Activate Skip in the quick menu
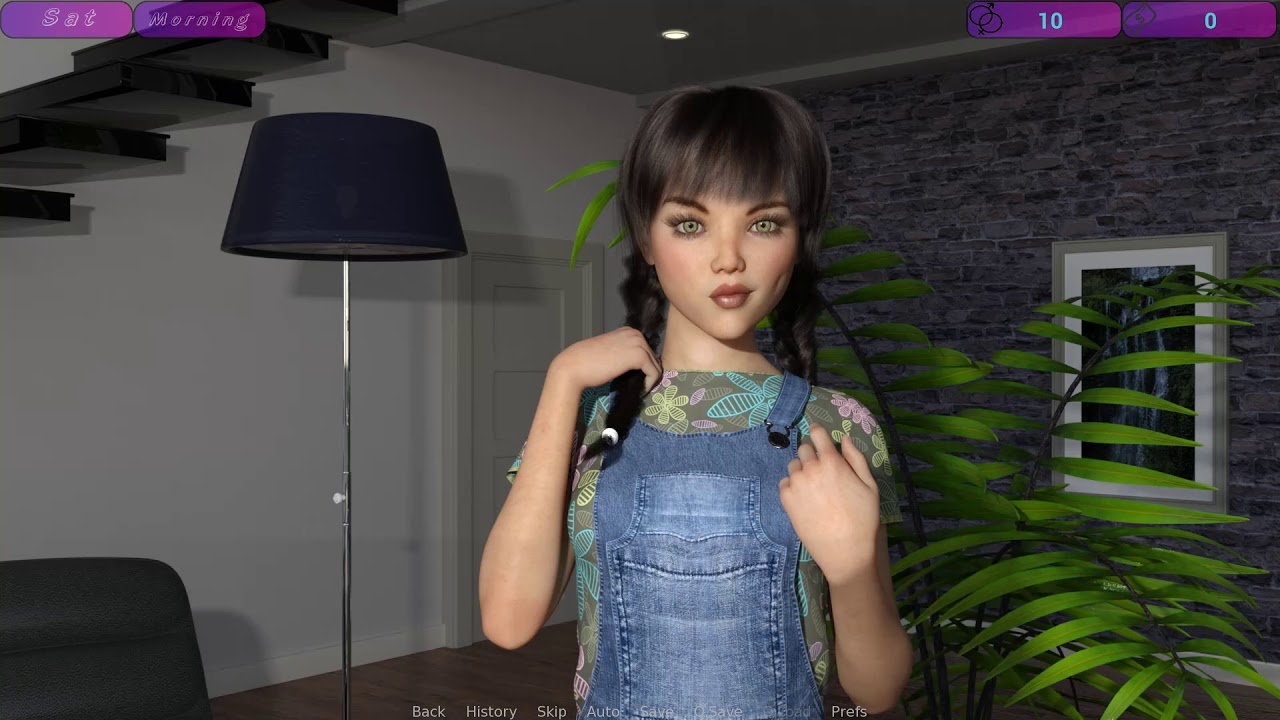The image size is (1280, 720). 551,711
